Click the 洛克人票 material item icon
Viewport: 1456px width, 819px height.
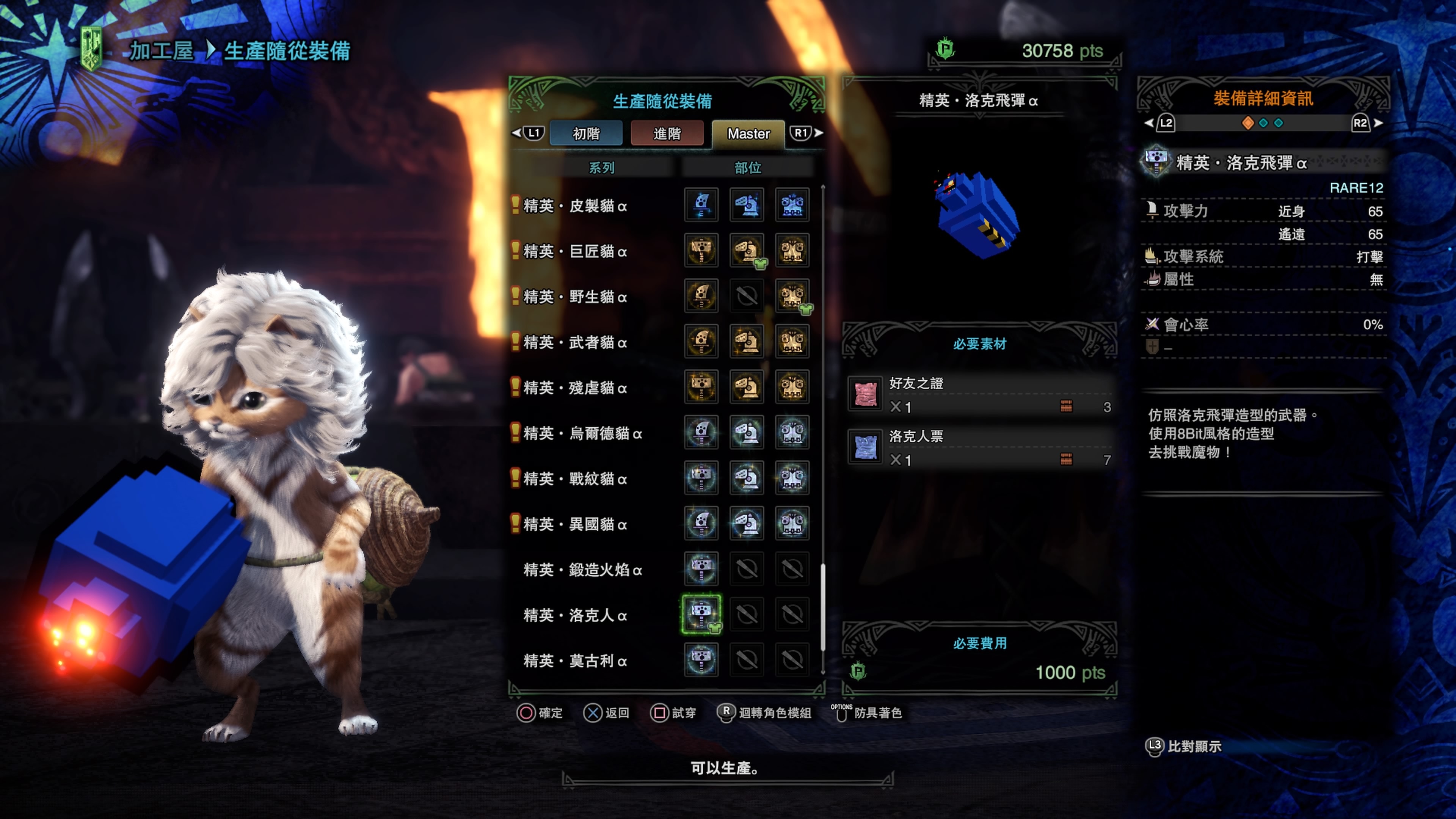[x=866, y=447]
